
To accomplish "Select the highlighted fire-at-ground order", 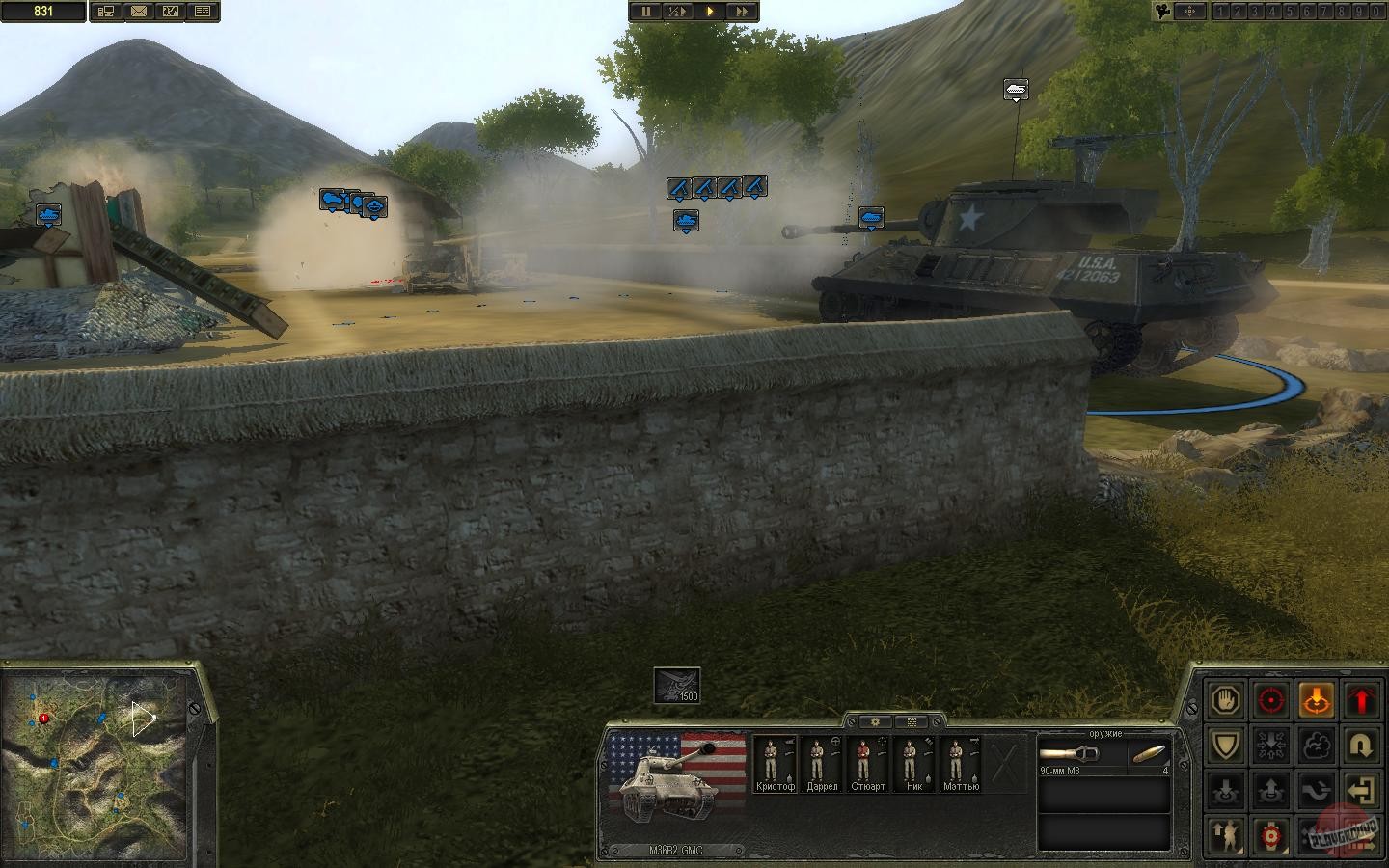I will pyautogui.click(x=1317, y=700).
